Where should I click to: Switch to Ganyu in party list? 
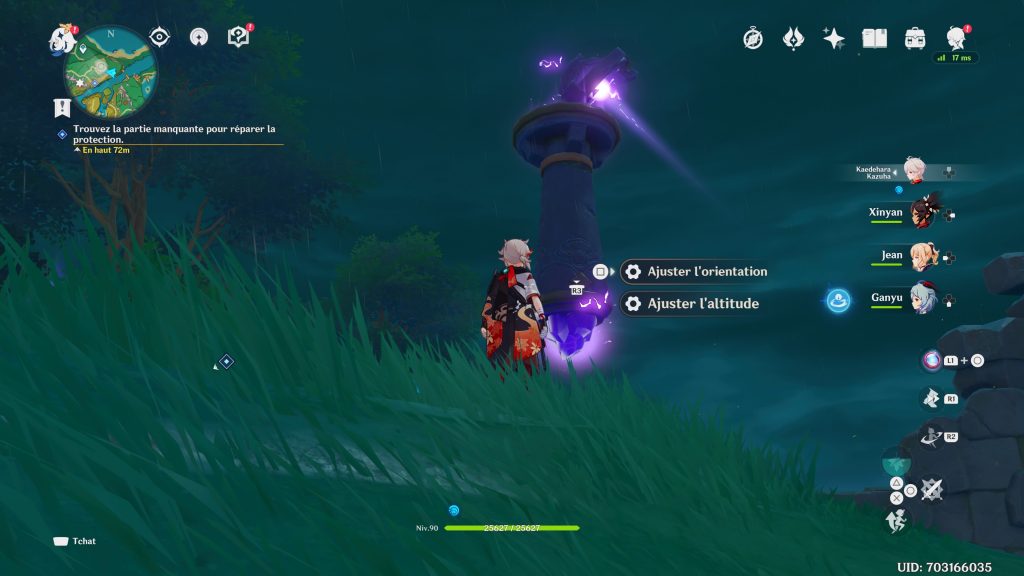click(920, 298)
